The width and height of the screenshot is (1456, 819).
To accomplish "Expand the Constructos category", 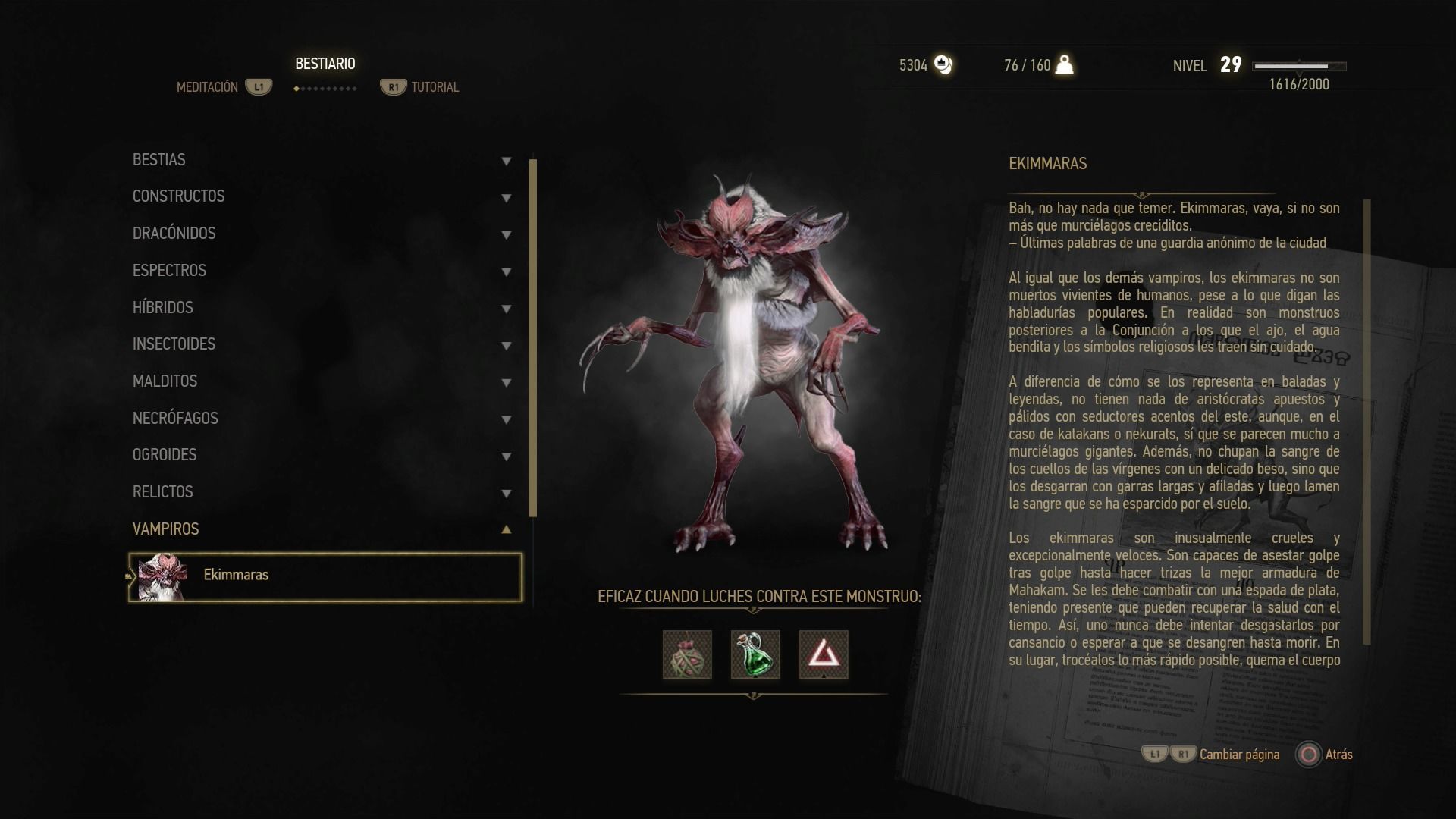I will [x=322, y=197].
